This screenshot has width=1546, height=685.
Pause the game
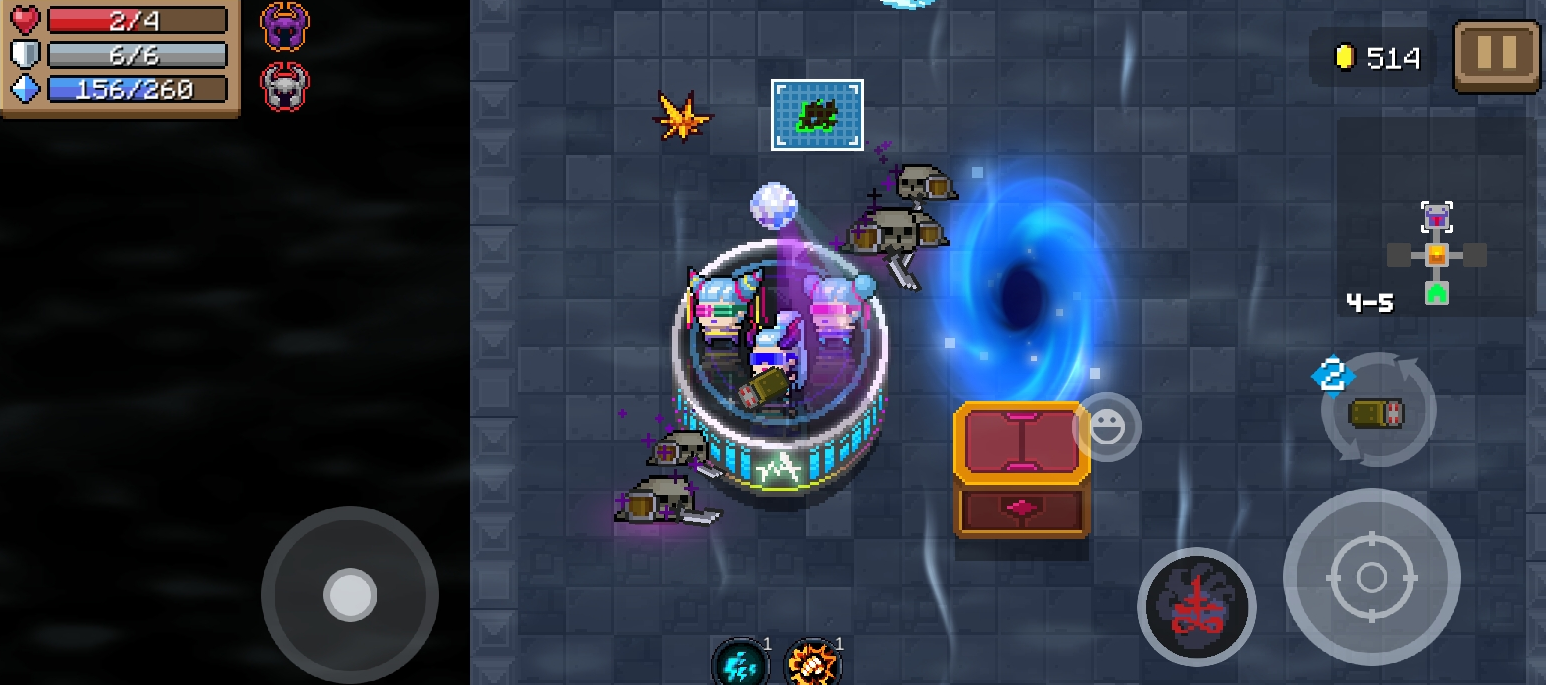point(1496,57)
